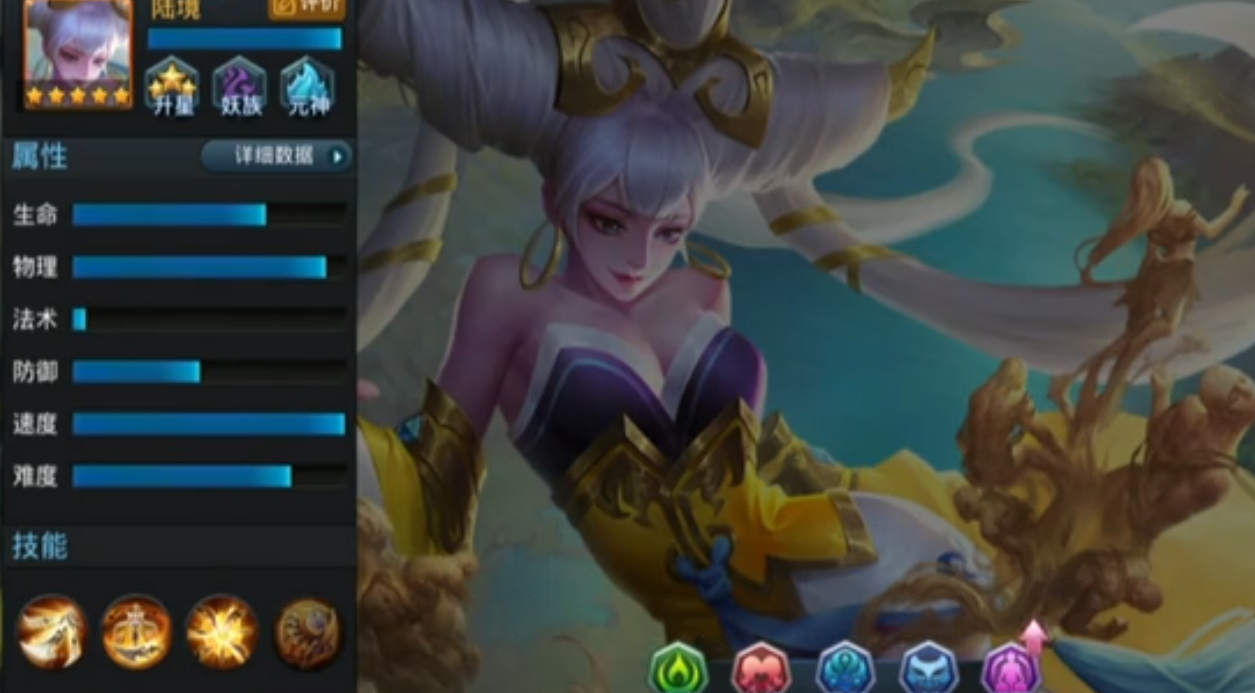Choose the green flame hexagon badge
Screen dimensions: 1255x693
tap(678, 668)
